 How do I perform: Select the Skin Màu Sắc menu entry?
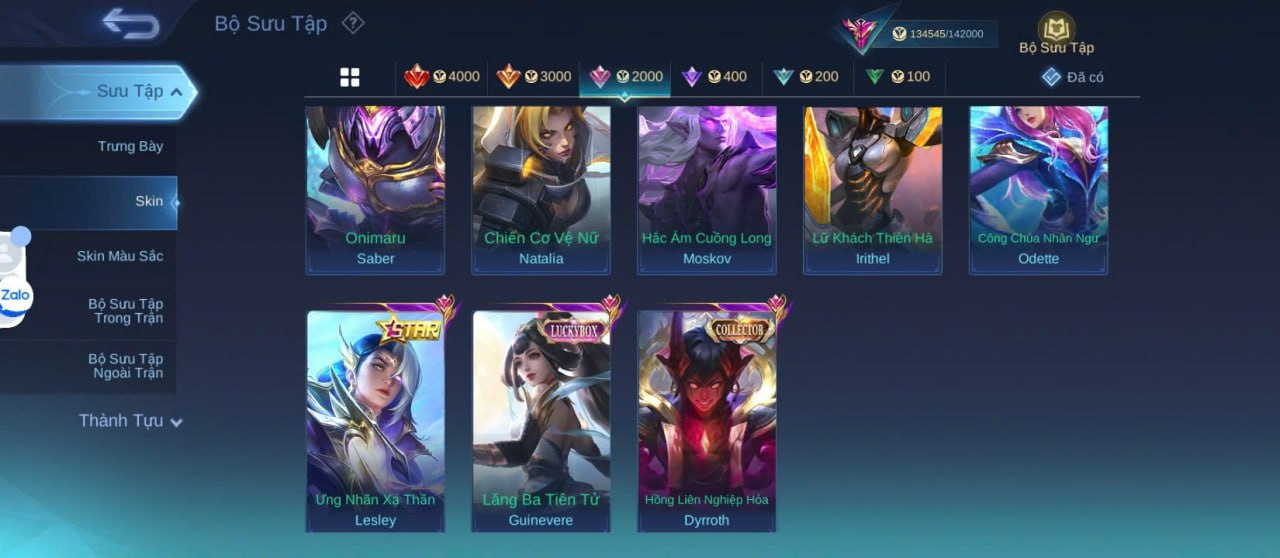pos(119,256)
